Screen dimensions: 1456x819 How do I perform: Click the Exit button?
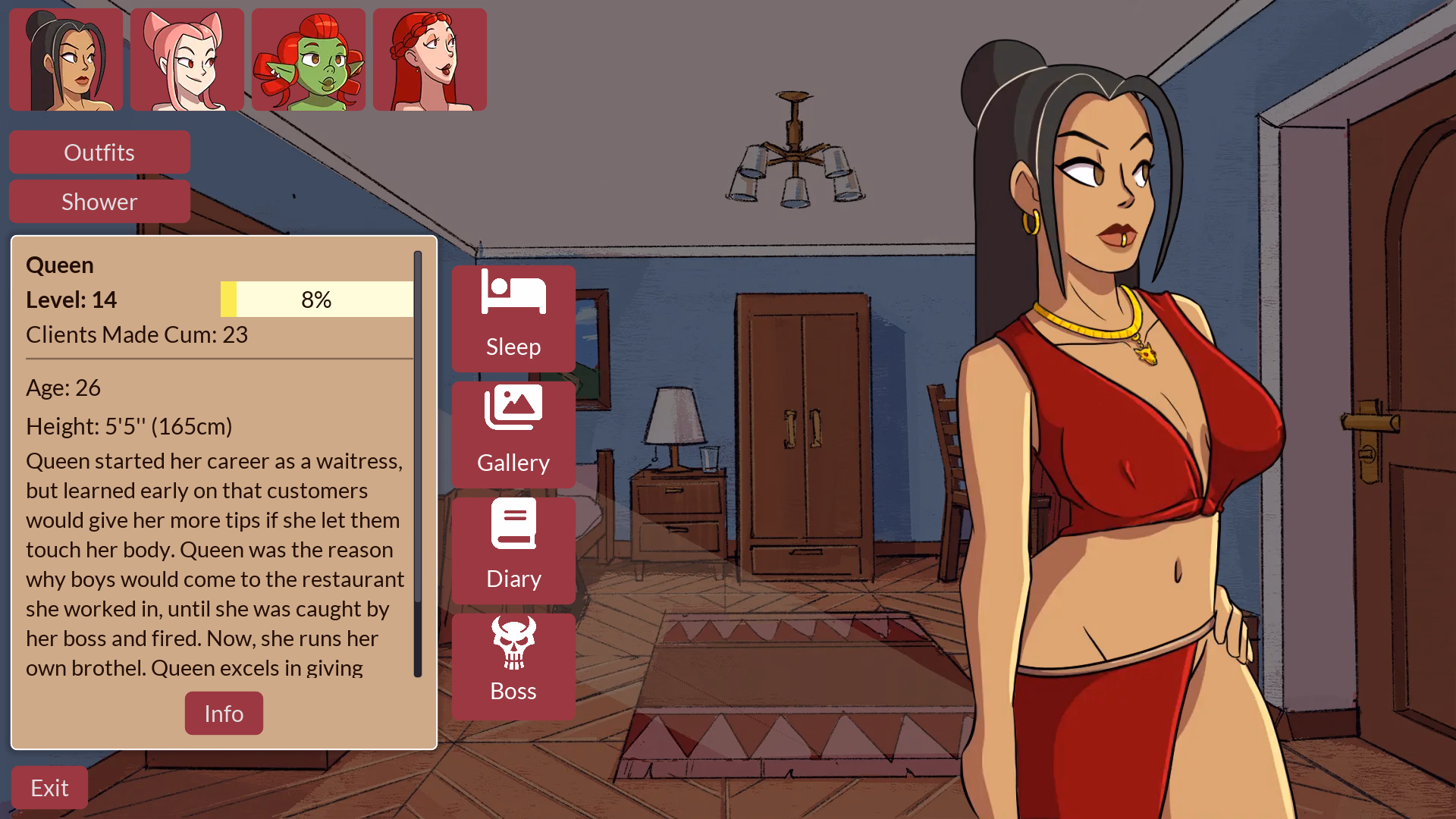point(49,787)
